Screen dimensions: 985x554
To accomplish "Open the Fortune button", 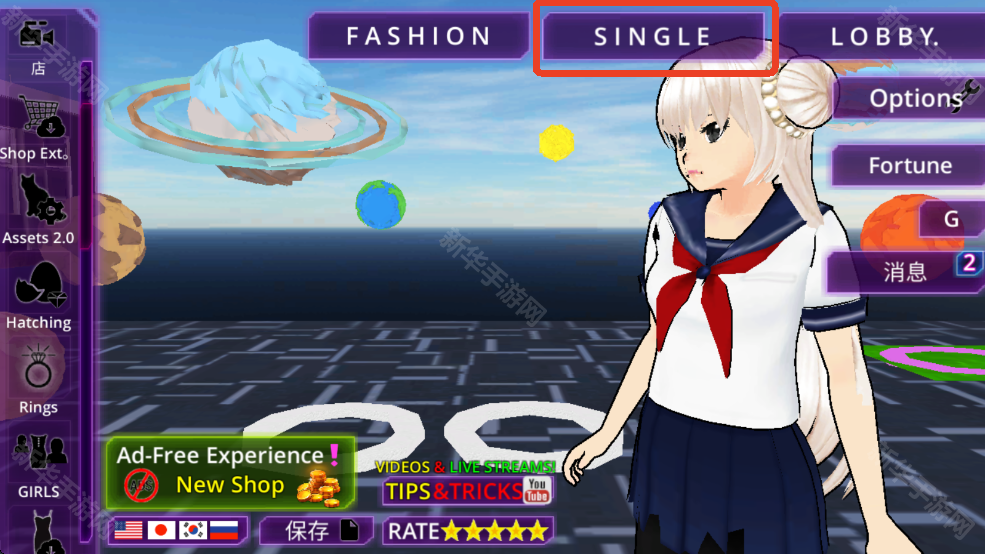I will [908, 165].
